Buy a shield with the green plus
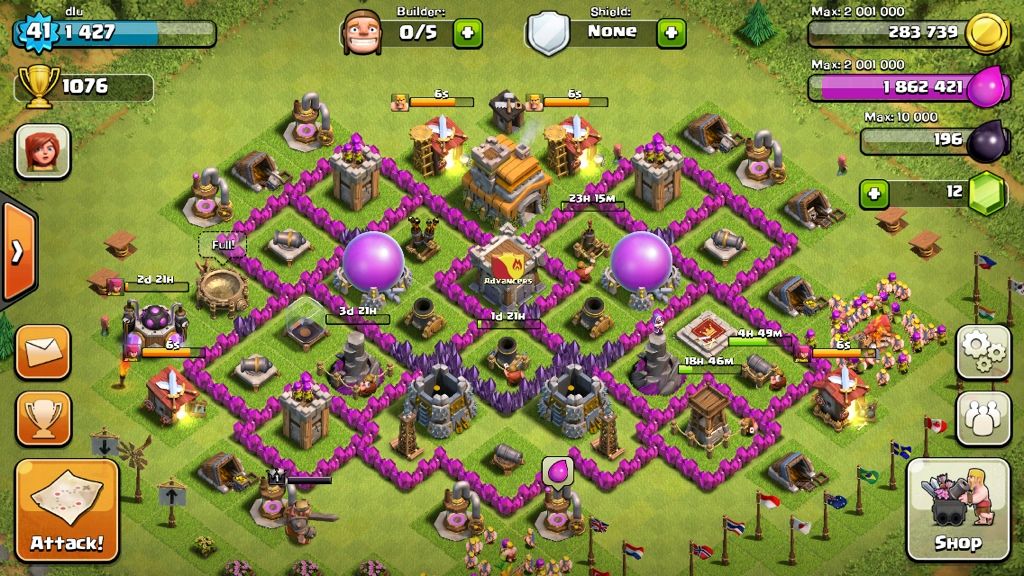 point(670,32)
